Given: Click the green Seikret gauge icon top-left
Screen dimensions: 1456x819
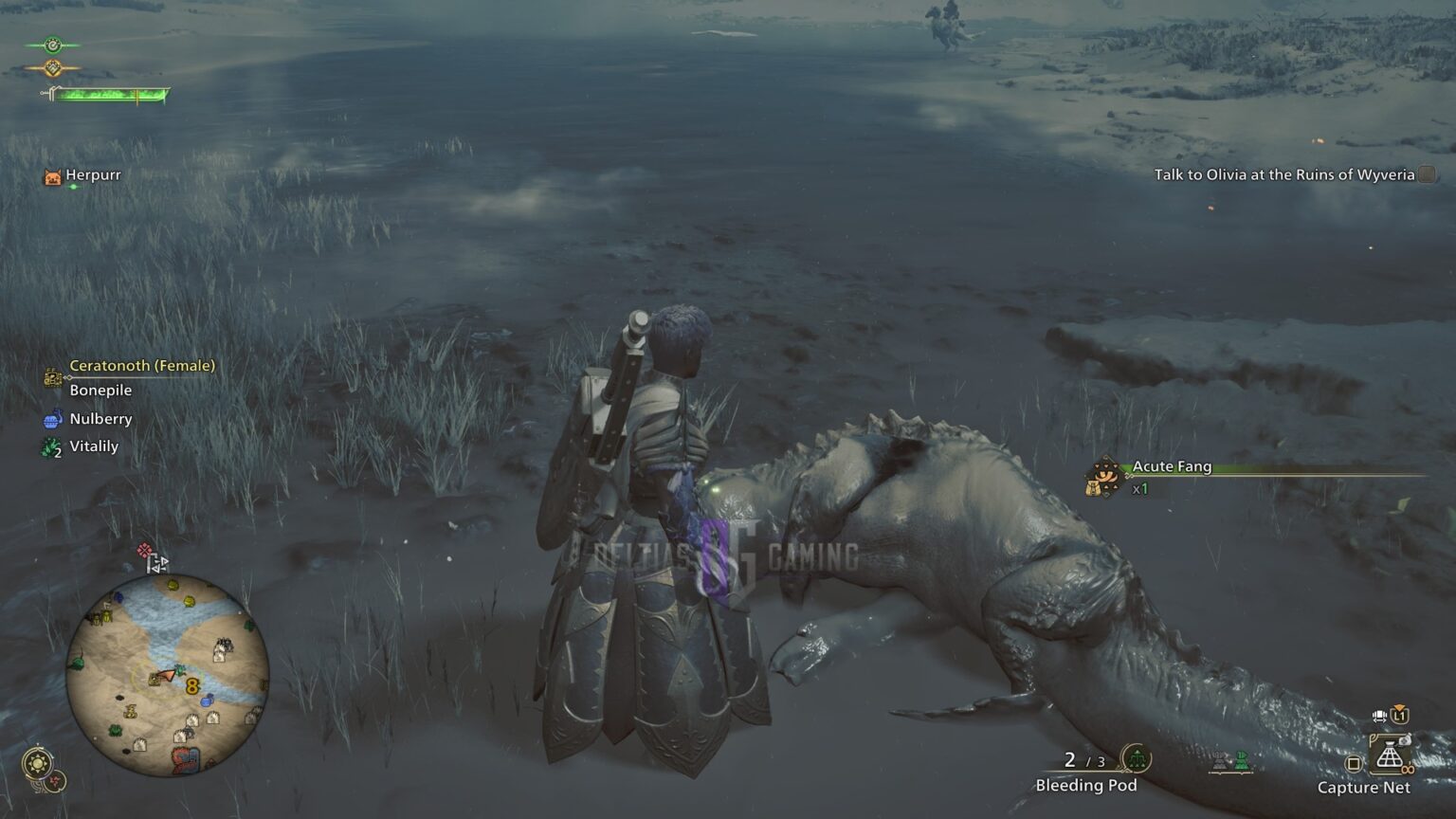Looking at the screenshot, I should (52, 45).
